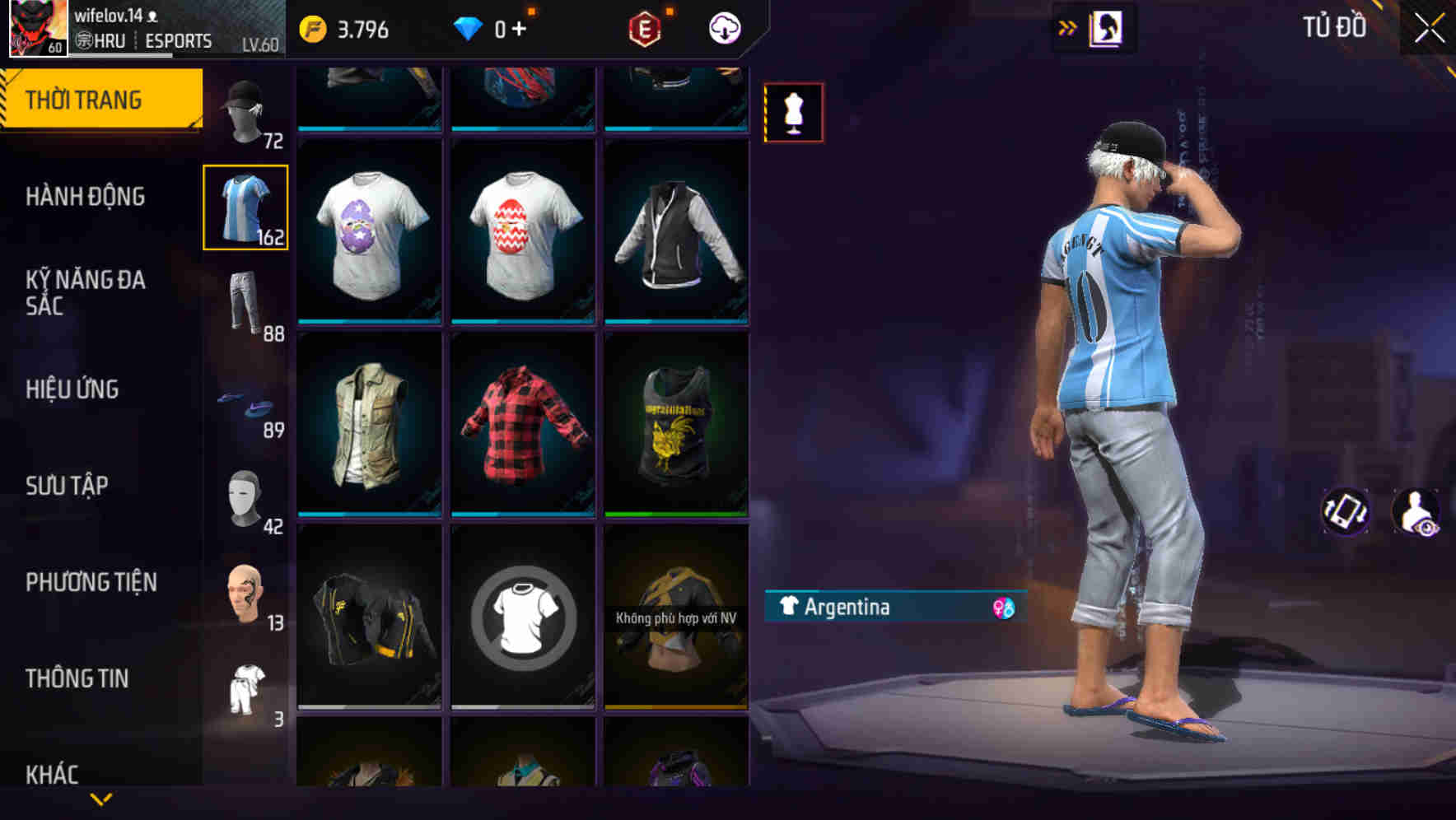Open the diamond top-up icon
The width and height of the screenshot is (1456, 820).
pyautogui.click(x=468, y=27)
